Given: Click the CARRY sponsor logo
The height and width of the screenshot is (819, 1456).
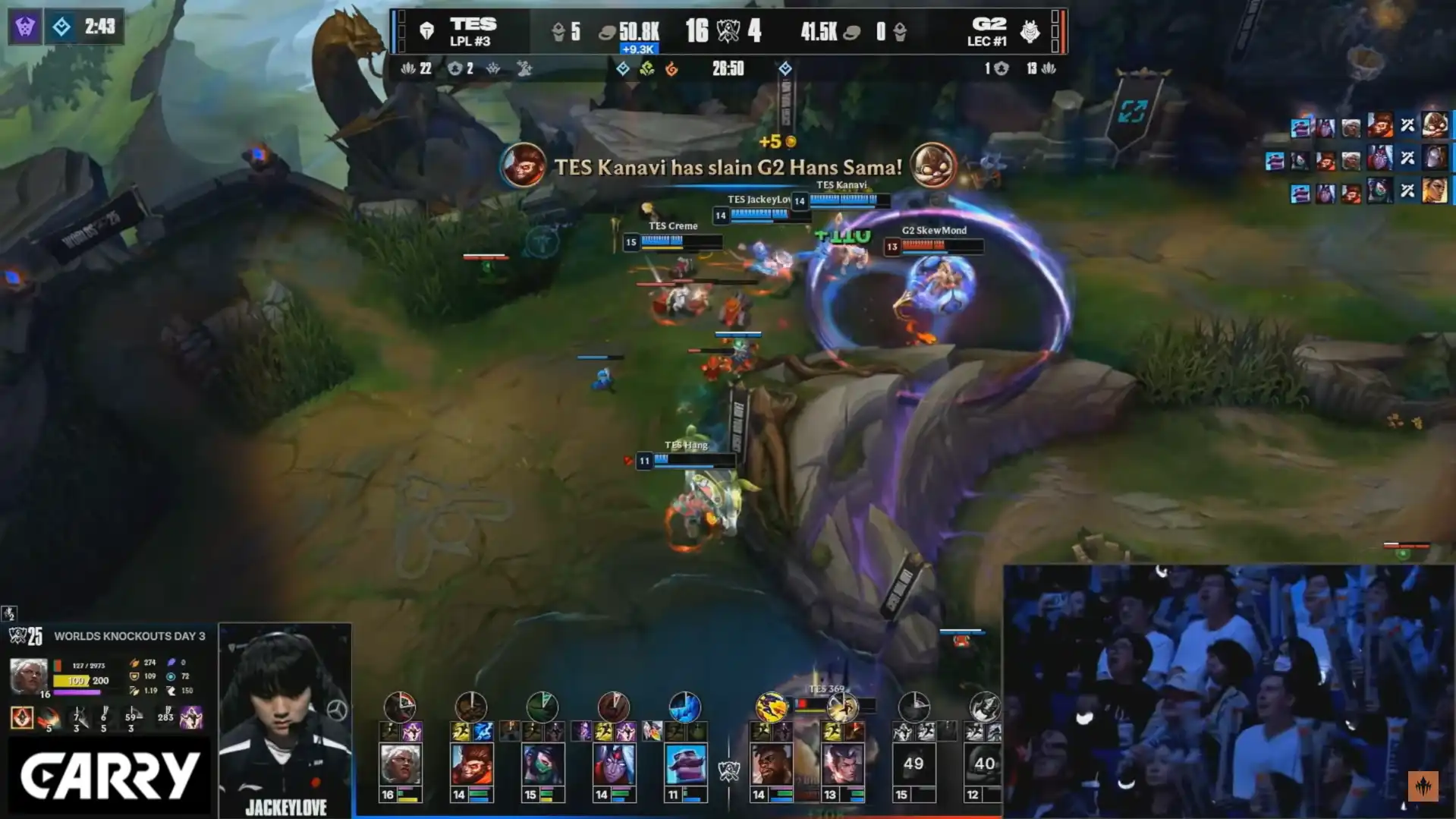Looking at the screenshot, I should (x=109, y=776).
